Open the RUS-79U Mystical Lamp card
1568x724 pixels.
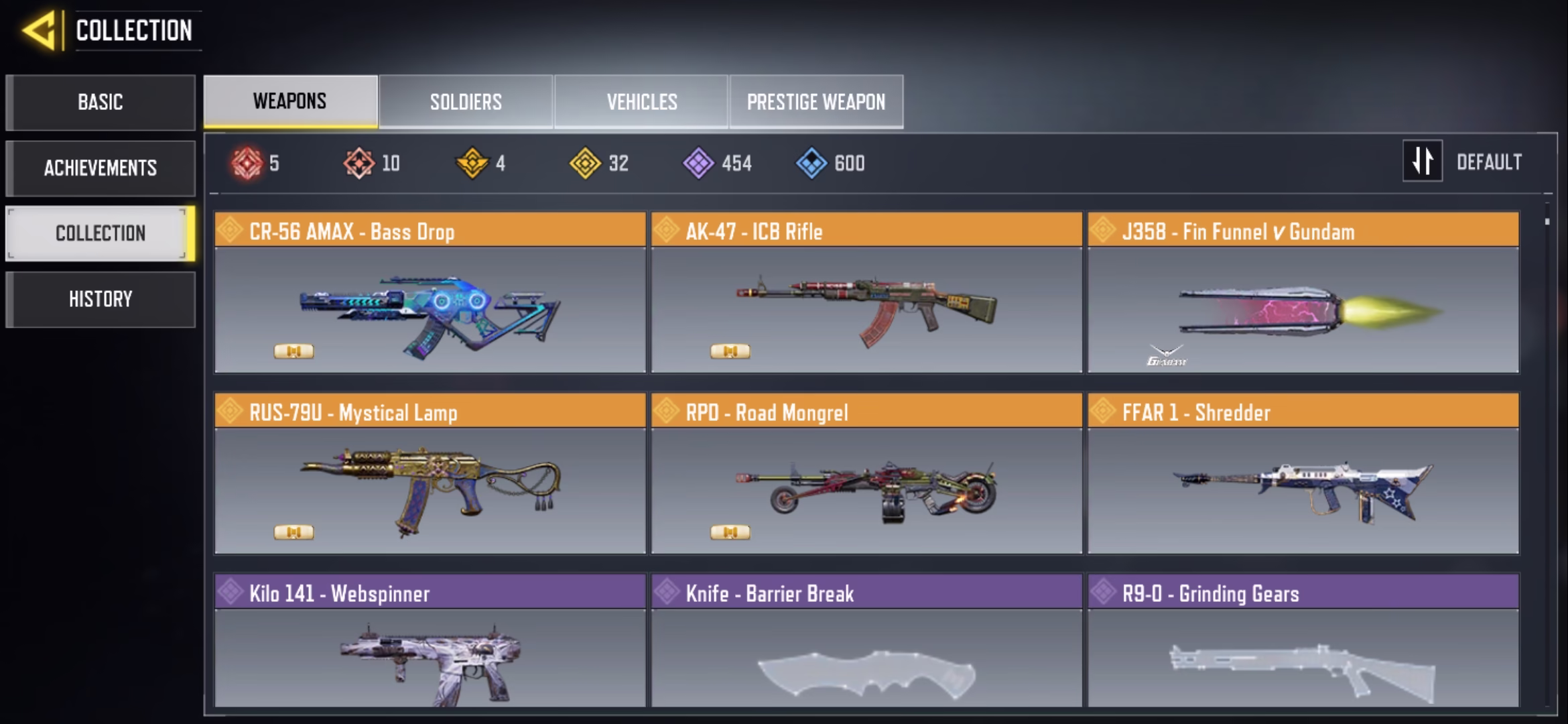(x=430, y=474)
